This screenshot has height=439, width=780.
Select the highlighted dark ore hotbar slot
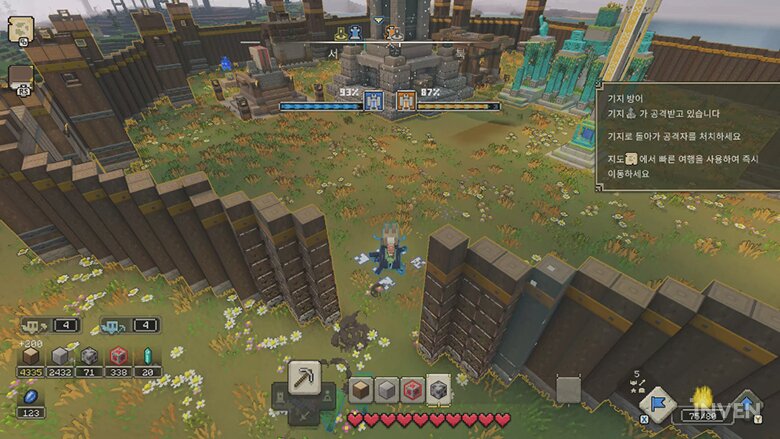click(x=438, y=390)
